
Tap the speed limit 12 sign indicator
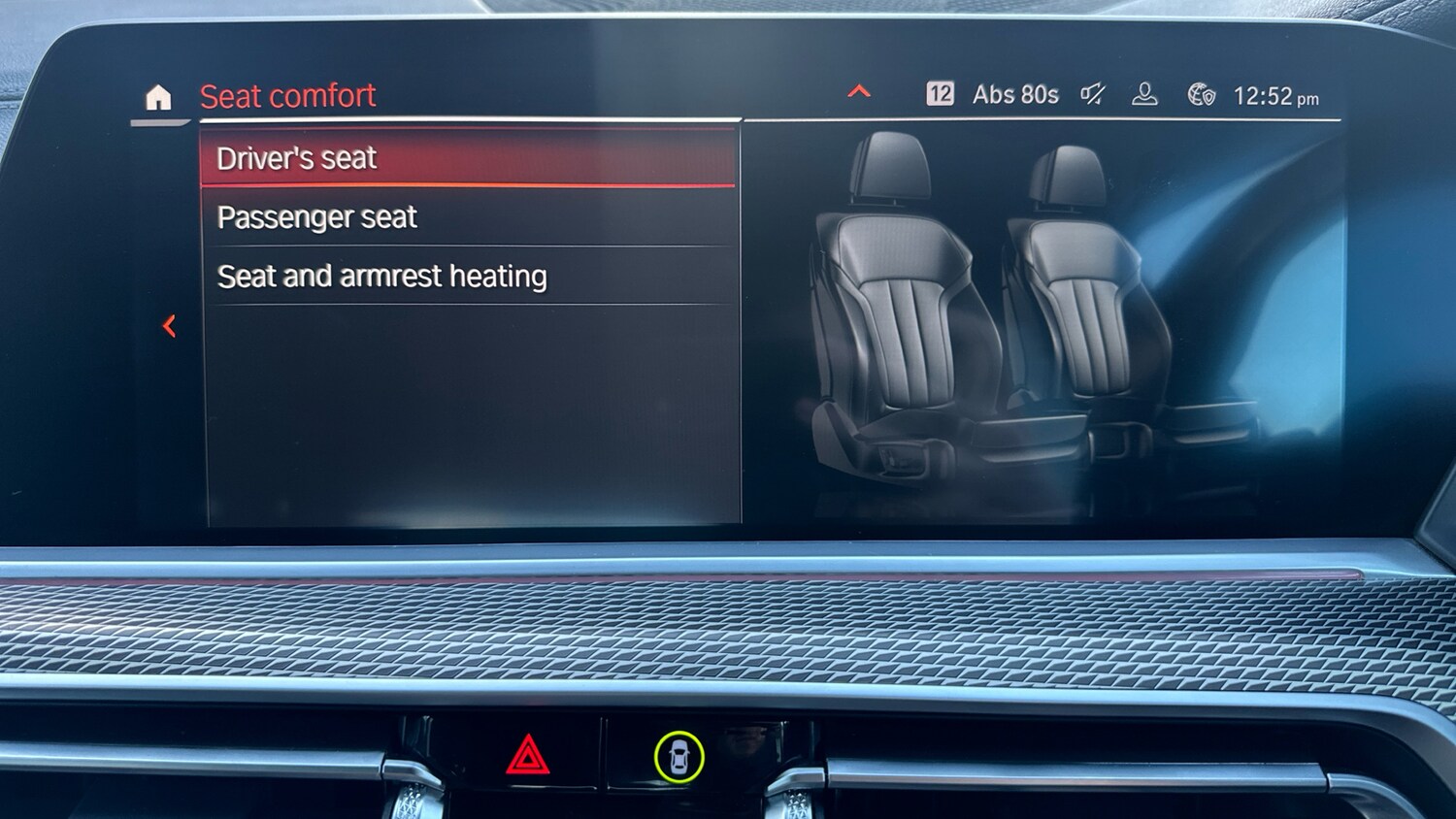(x=939, y=93)
